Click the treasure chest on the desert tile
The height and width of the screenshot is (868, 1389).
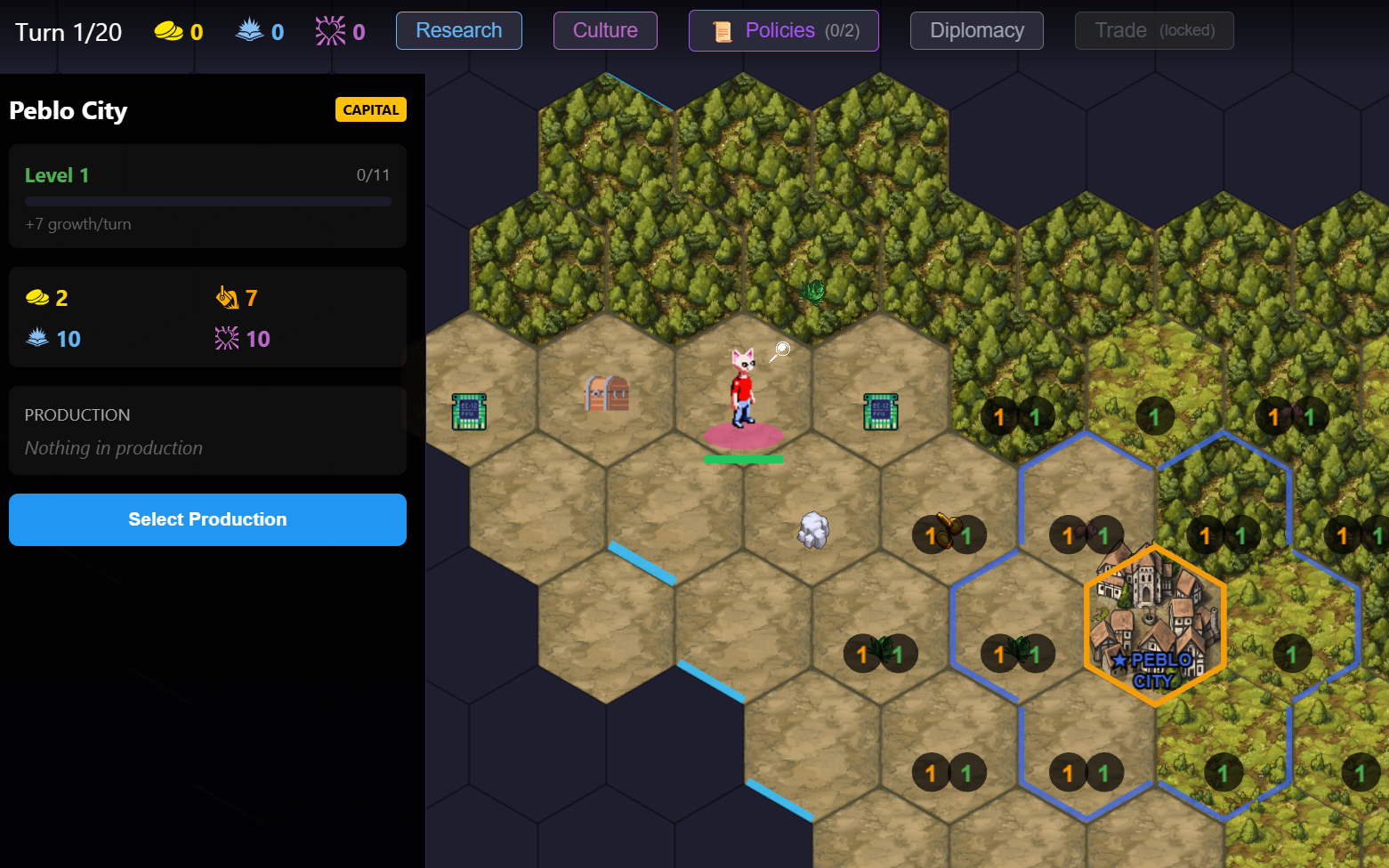[606, 395]
